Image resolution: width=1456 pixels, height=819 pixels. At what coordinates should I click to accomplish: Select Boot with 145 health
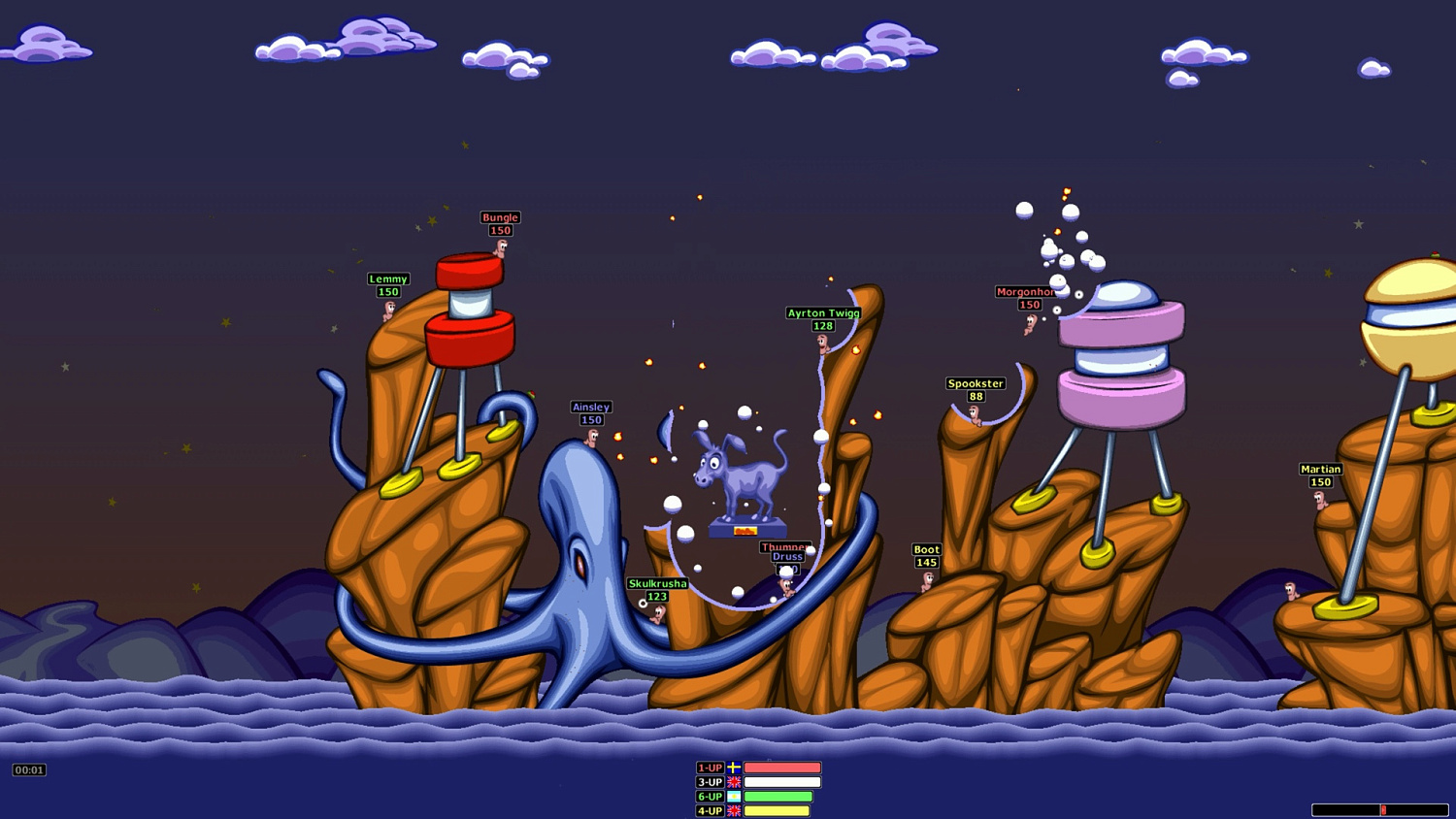point(927,580)
